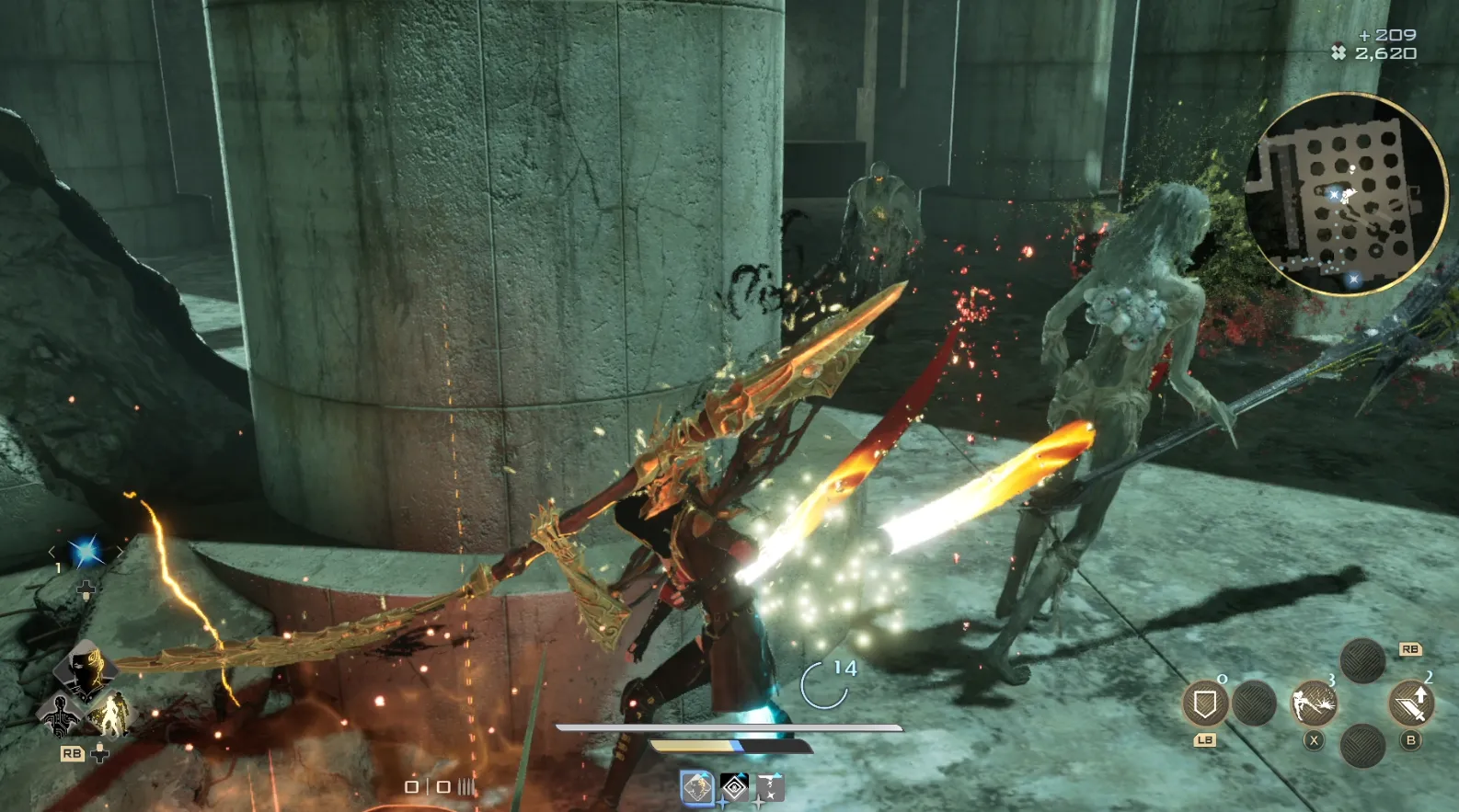
Task: Click the sparkle status buff icon
Action: point(769,787)
